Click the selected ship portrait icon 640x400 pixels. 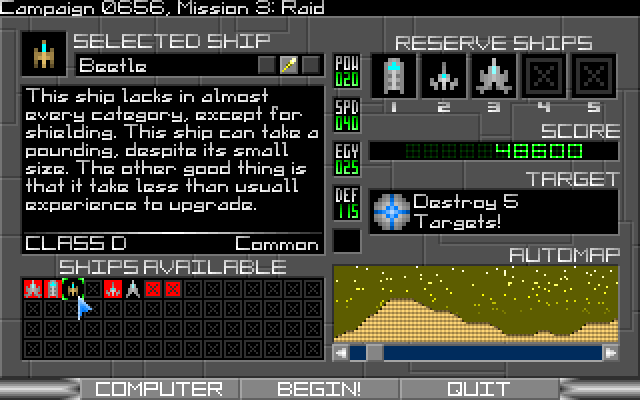(44, 52)
